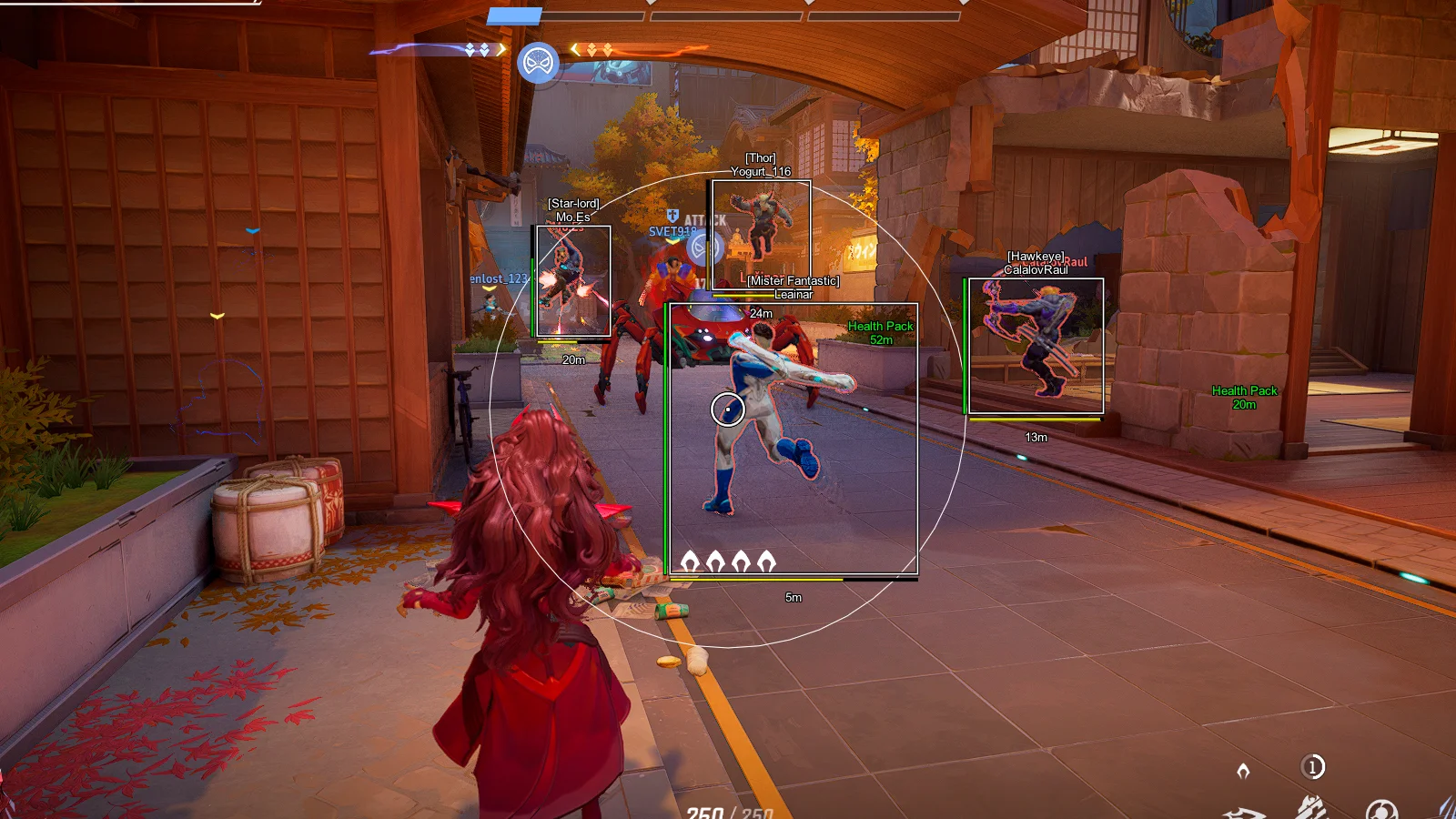Click the ability icon with the "1" charge counter
Screen dimensions: 1456x819
[1312, 766]
